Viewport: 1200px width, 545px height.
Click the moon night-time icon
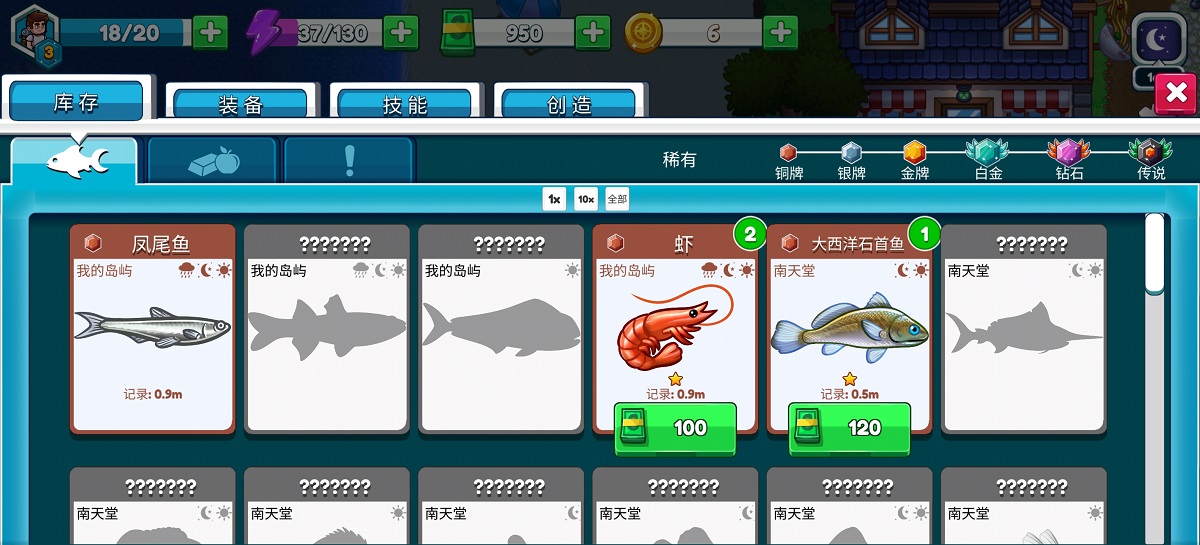coord(1158,41)
